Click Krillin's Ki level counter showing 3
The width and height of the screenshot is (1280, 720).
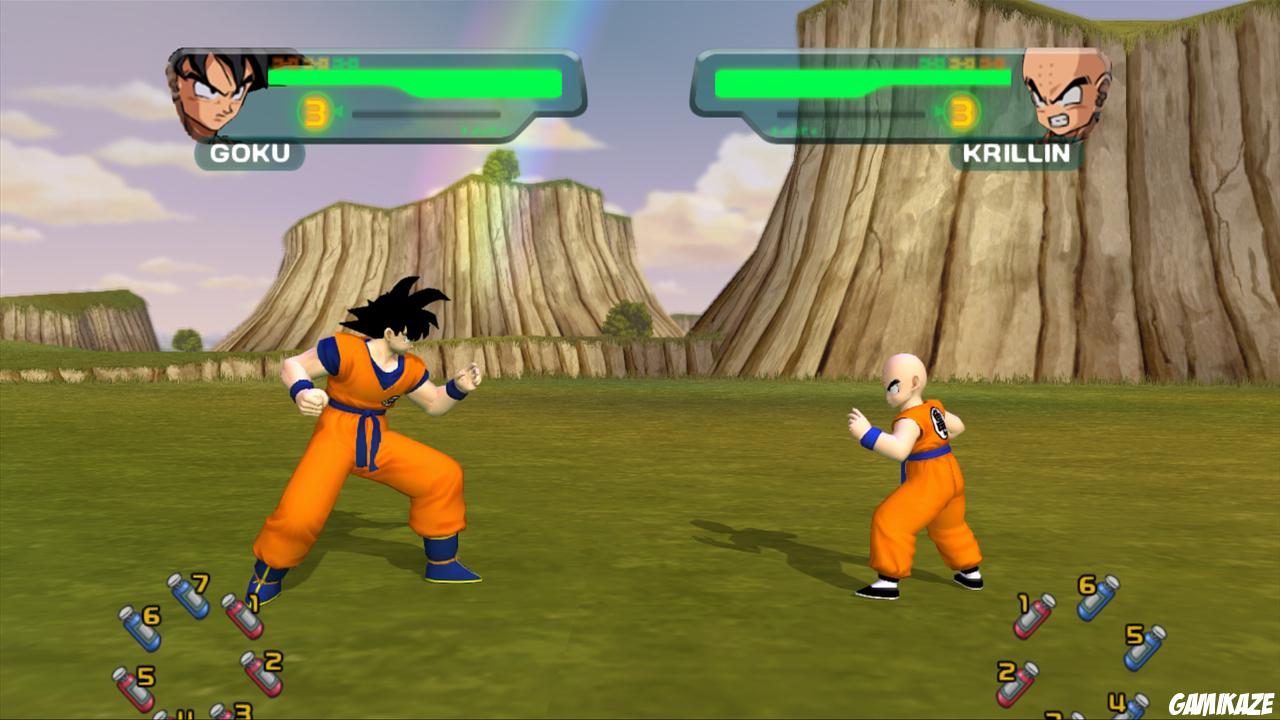(x=962, y=111)
